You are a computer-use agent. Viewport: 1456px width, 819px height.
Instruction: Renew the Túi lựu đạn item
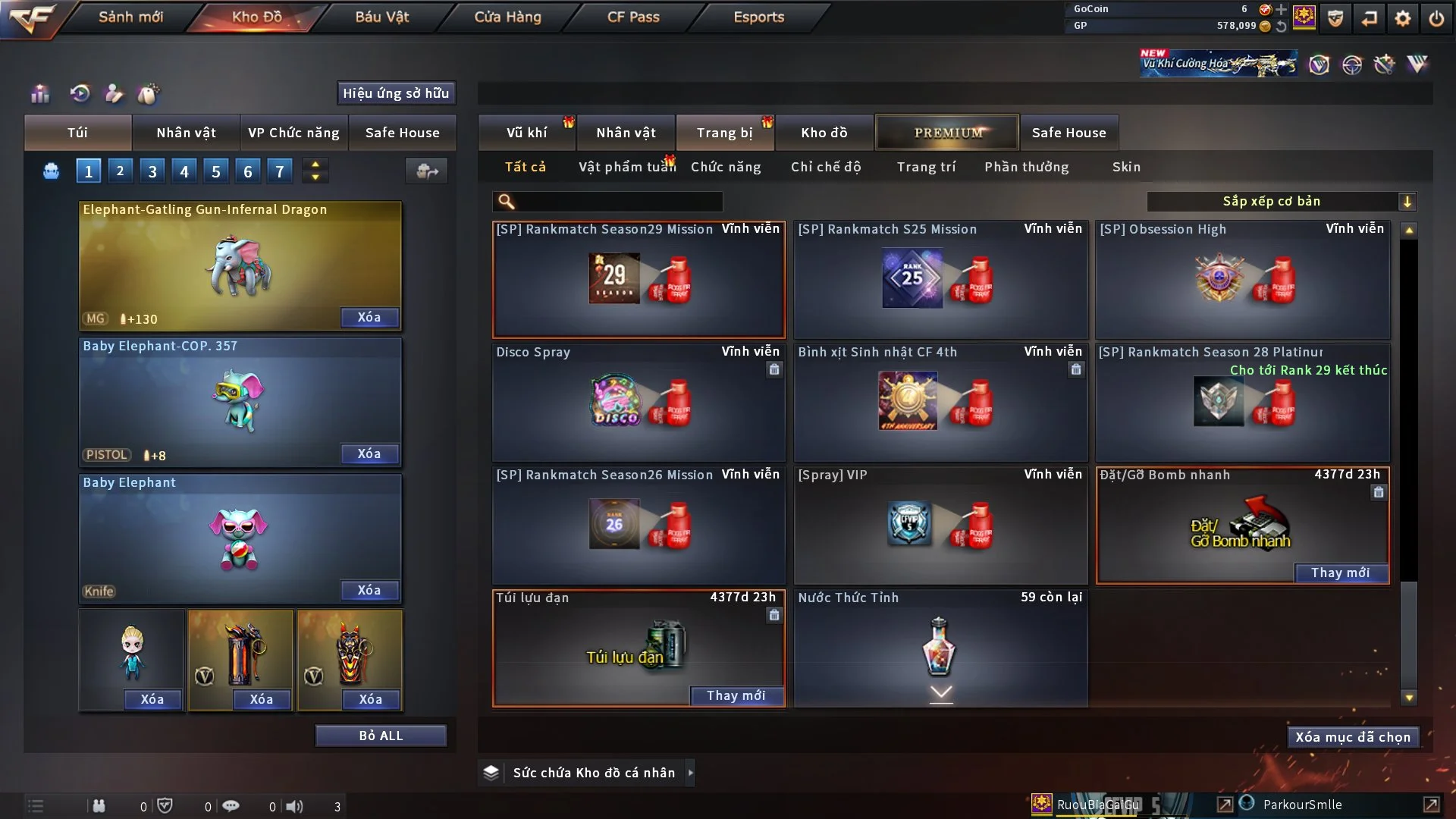pos(736,696)
